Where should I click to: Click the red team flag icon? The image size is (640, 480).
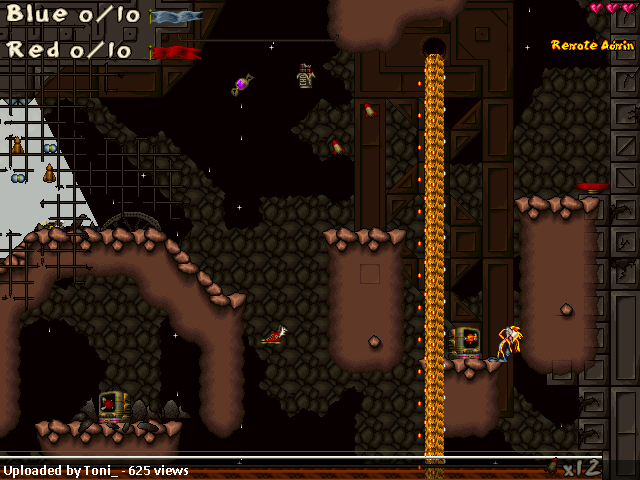point(176,52)
